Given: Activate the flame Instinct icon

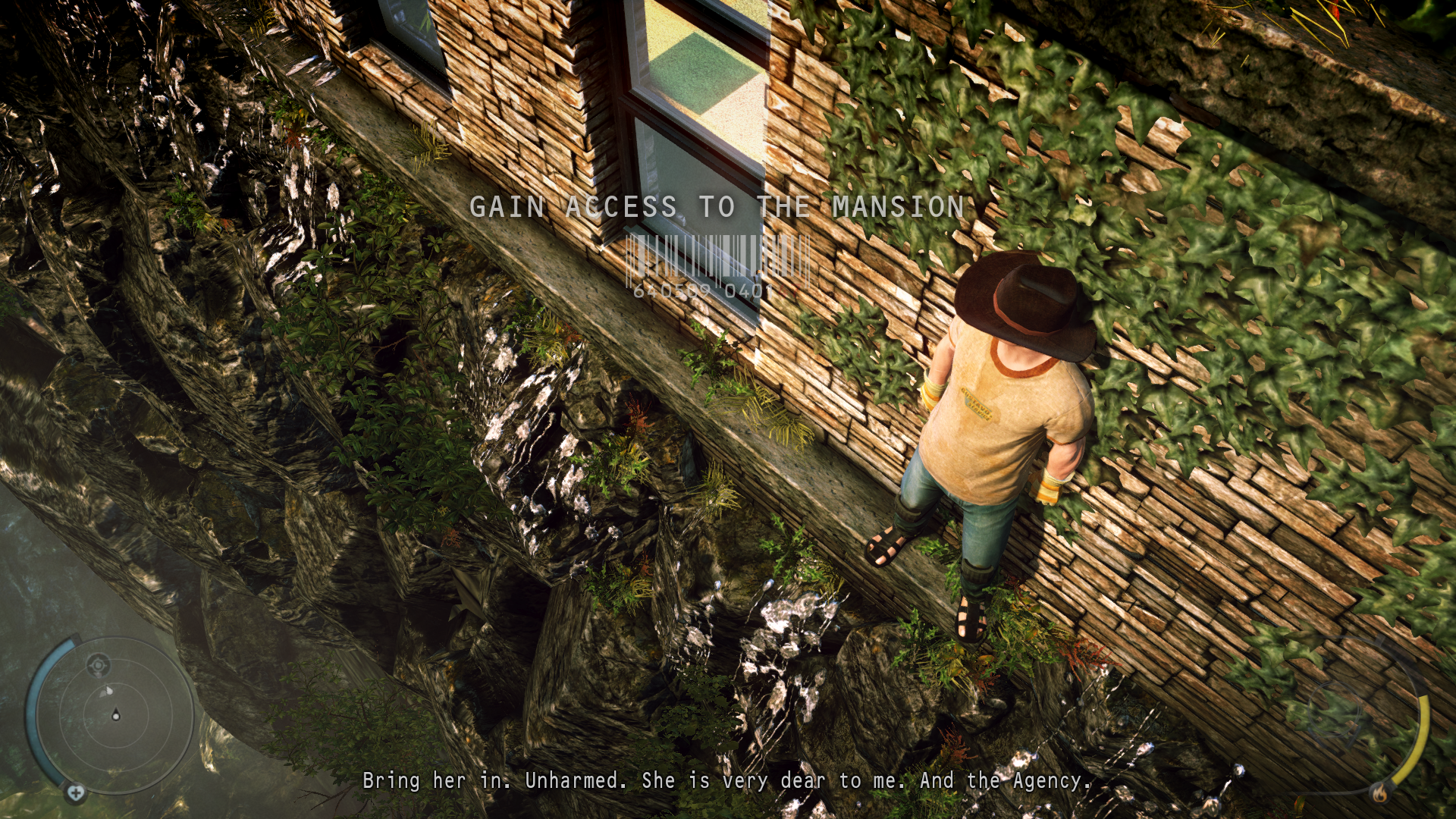Looking at the screenshot, I should pyautogui.click(x=1379, y=793).
